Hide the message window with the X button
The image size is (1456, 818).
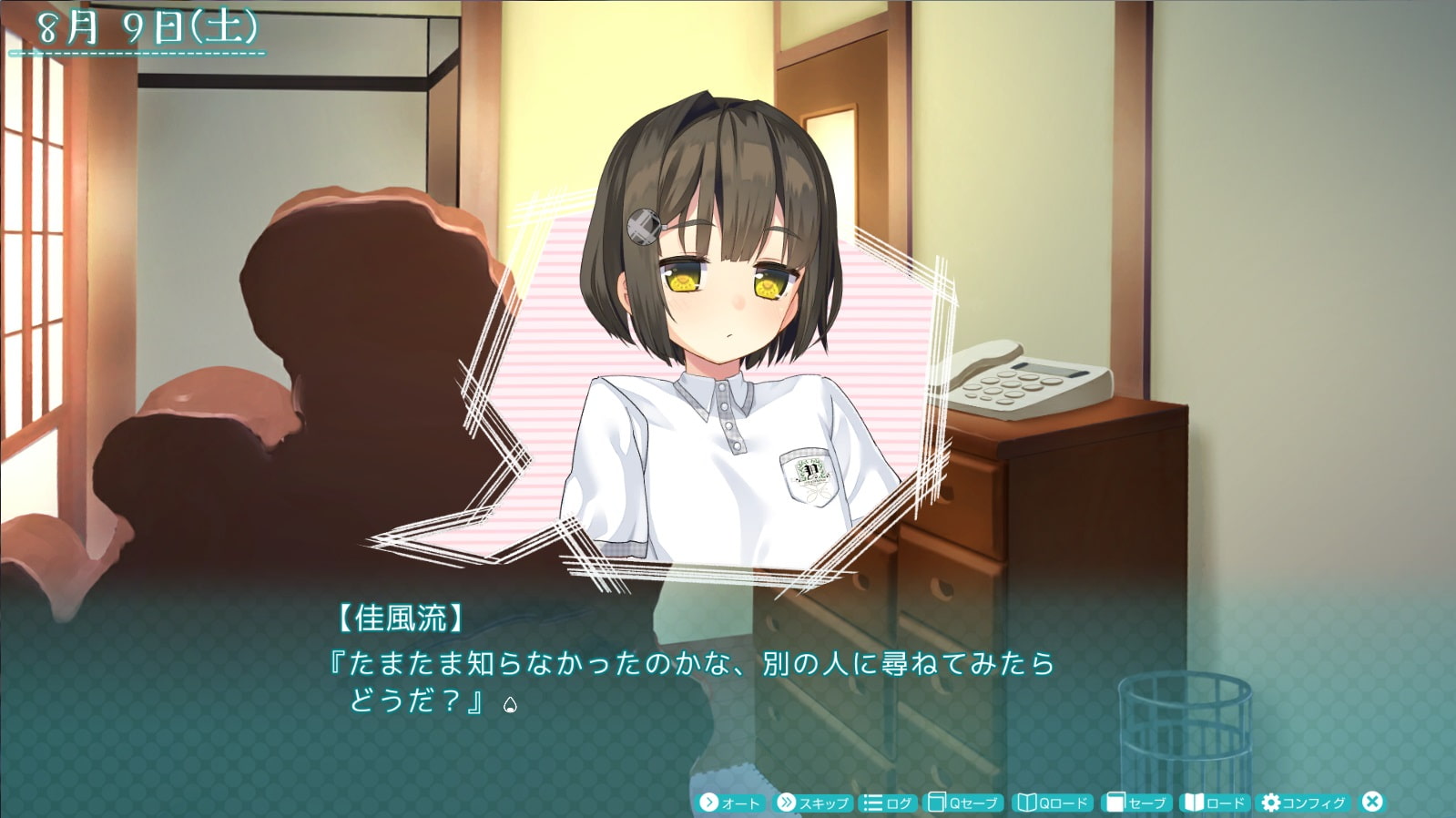point(1371,802)
